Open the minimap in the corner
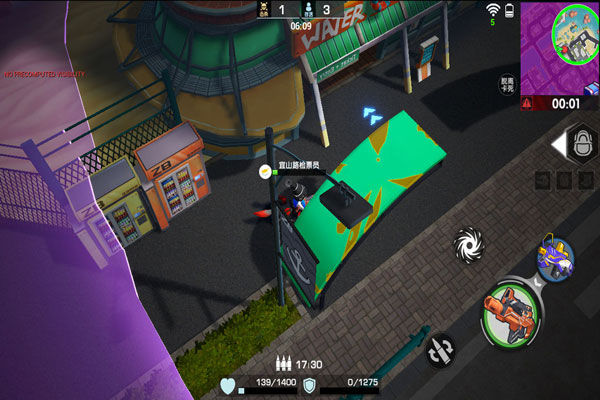 click(559, 45)
